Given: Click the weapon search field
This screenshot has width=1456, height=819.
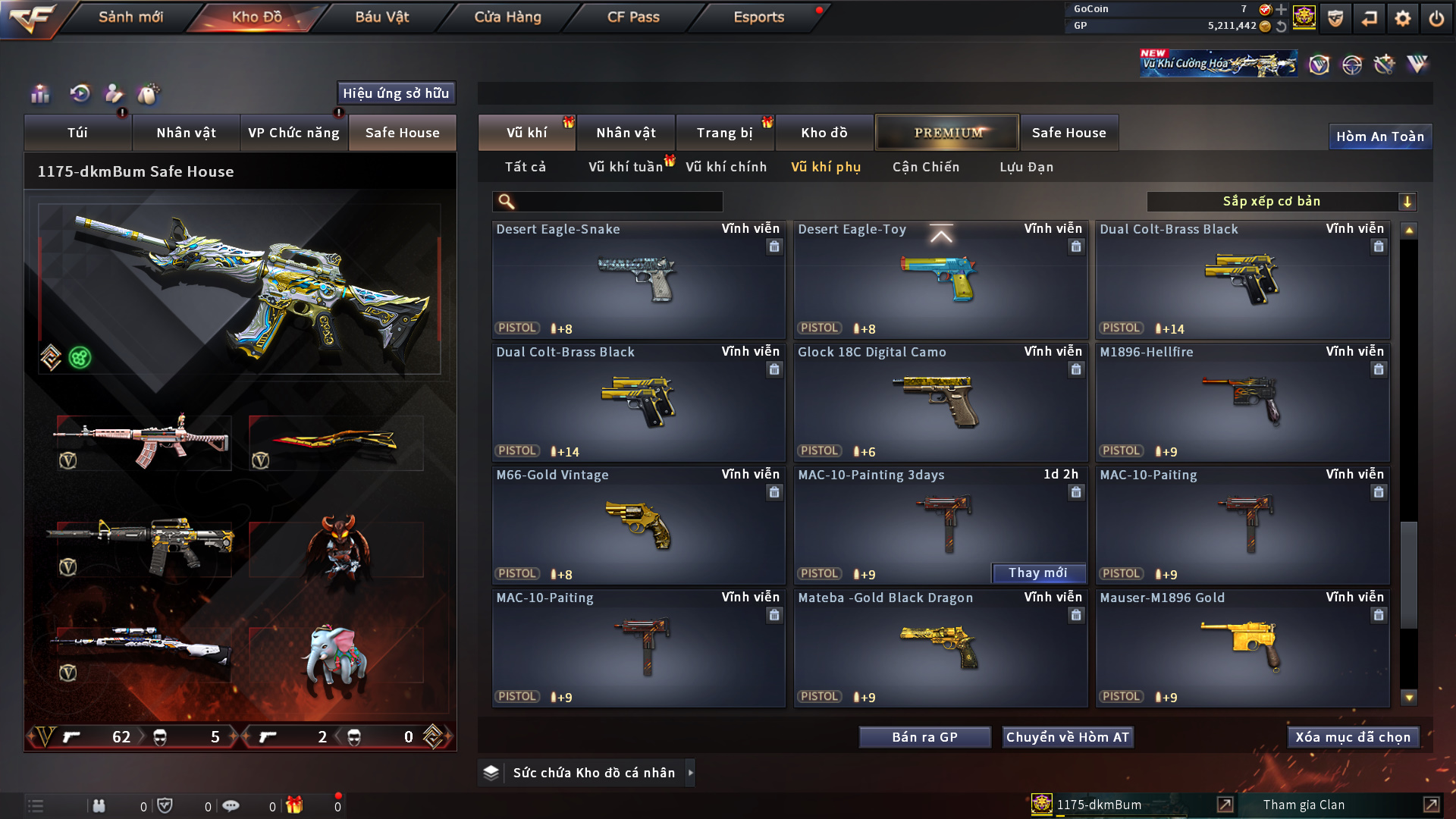Looking at the screenshot, I should [618, 202].
